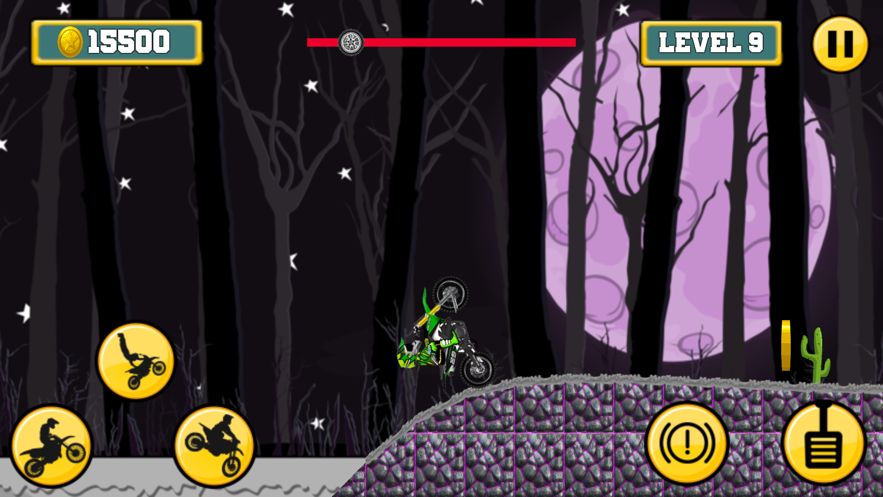Image resolution: width=883 pixels, height=497 pixels.
Task: Tap the gas pedal button
Action: [x=823, y=443]
